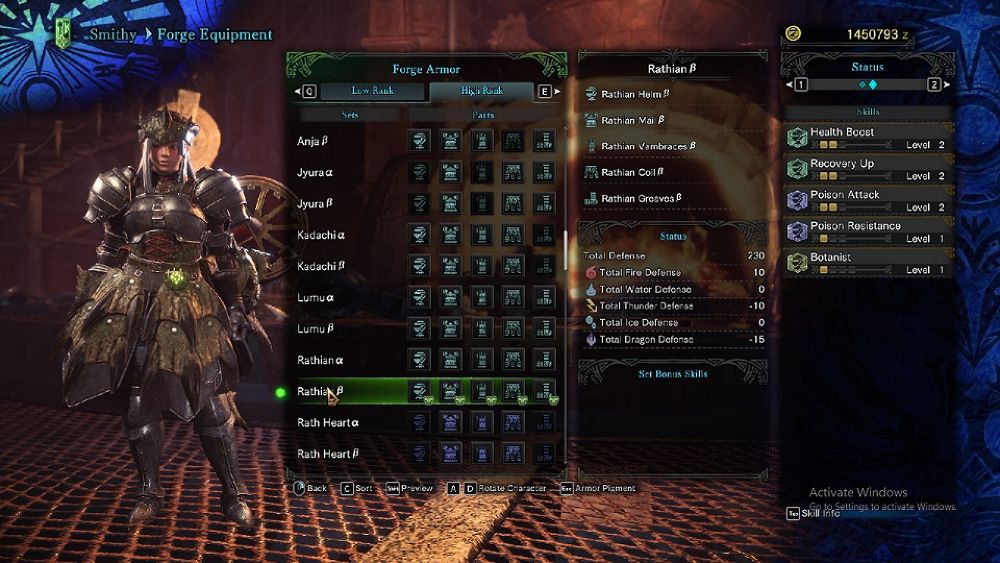The image size is (1000, 563).
Task: Select the Rathian α armor set
Action: pos(321,360)
